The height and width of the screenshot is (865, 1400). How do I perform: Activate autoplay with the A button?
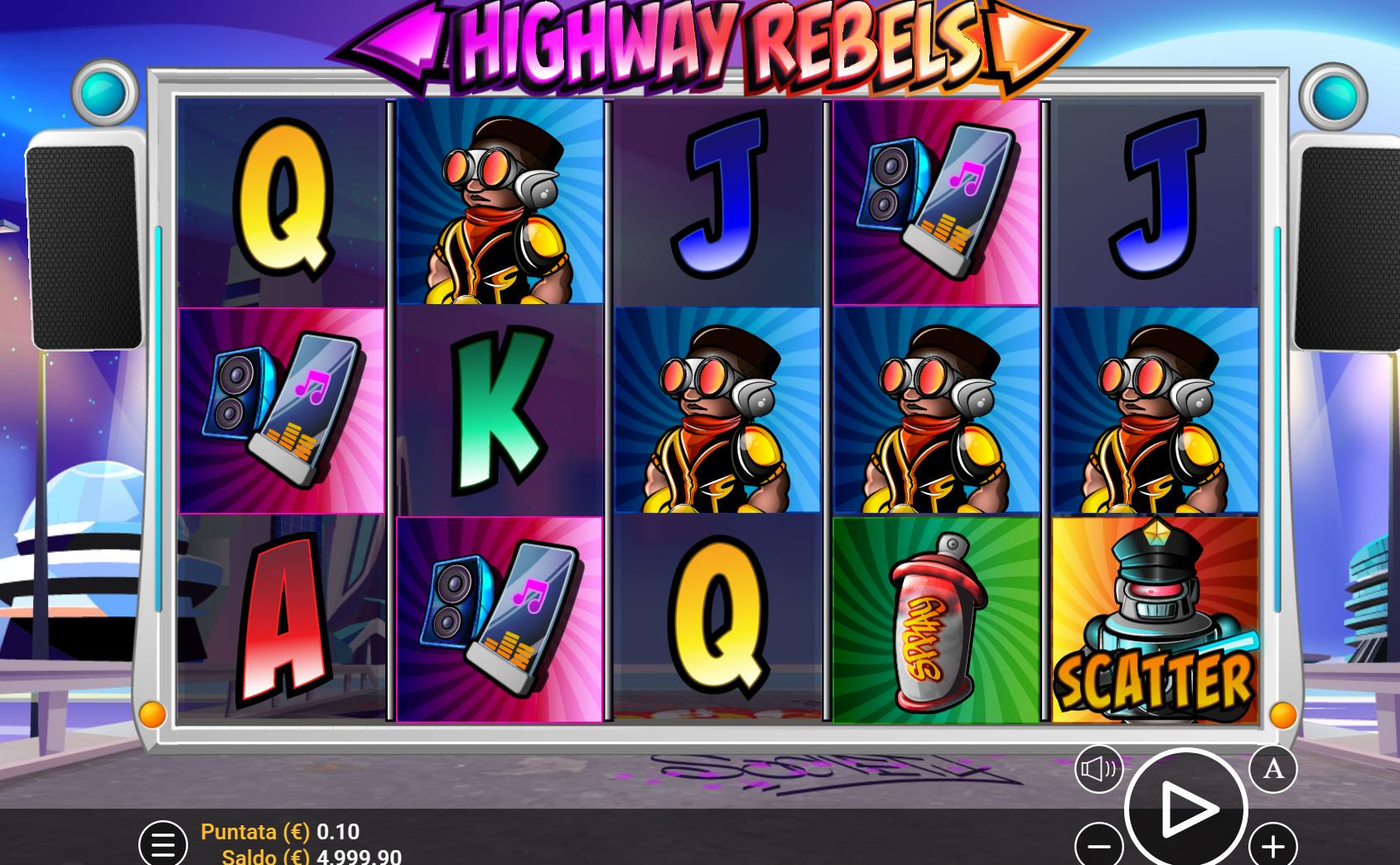tap(1272, 769)
